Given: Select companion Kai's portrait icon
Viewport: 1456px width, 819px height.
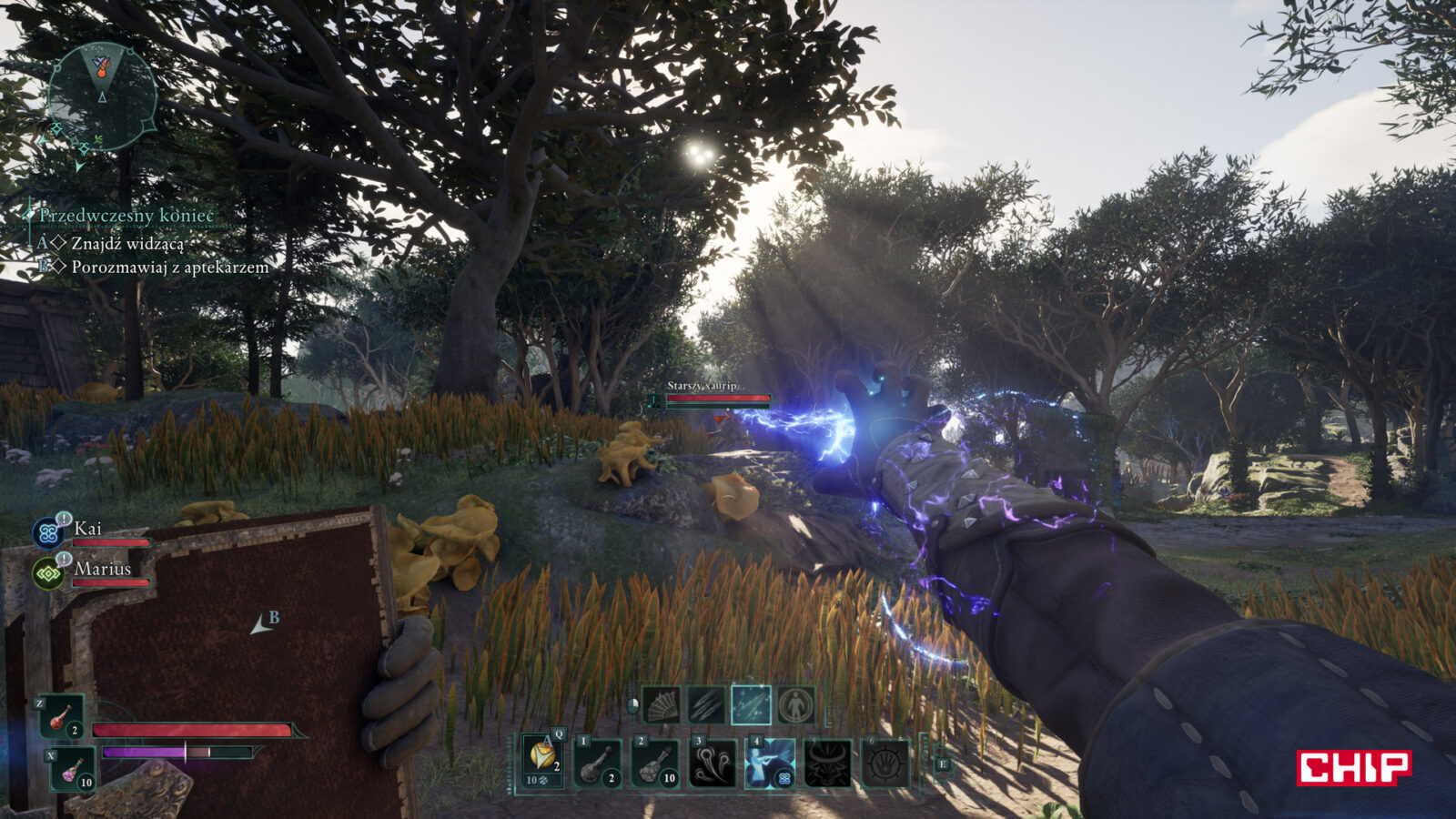Looking at the screenshot, I should point(47,532).
